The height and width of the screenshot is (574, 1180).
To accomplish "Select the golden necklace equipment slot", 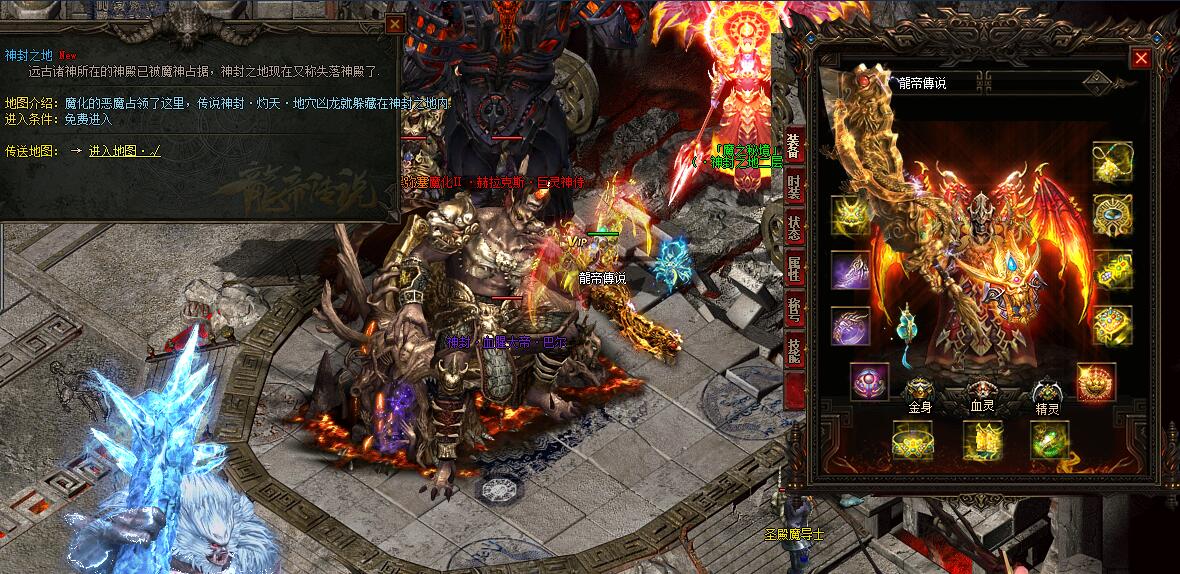I will 1112,163.
